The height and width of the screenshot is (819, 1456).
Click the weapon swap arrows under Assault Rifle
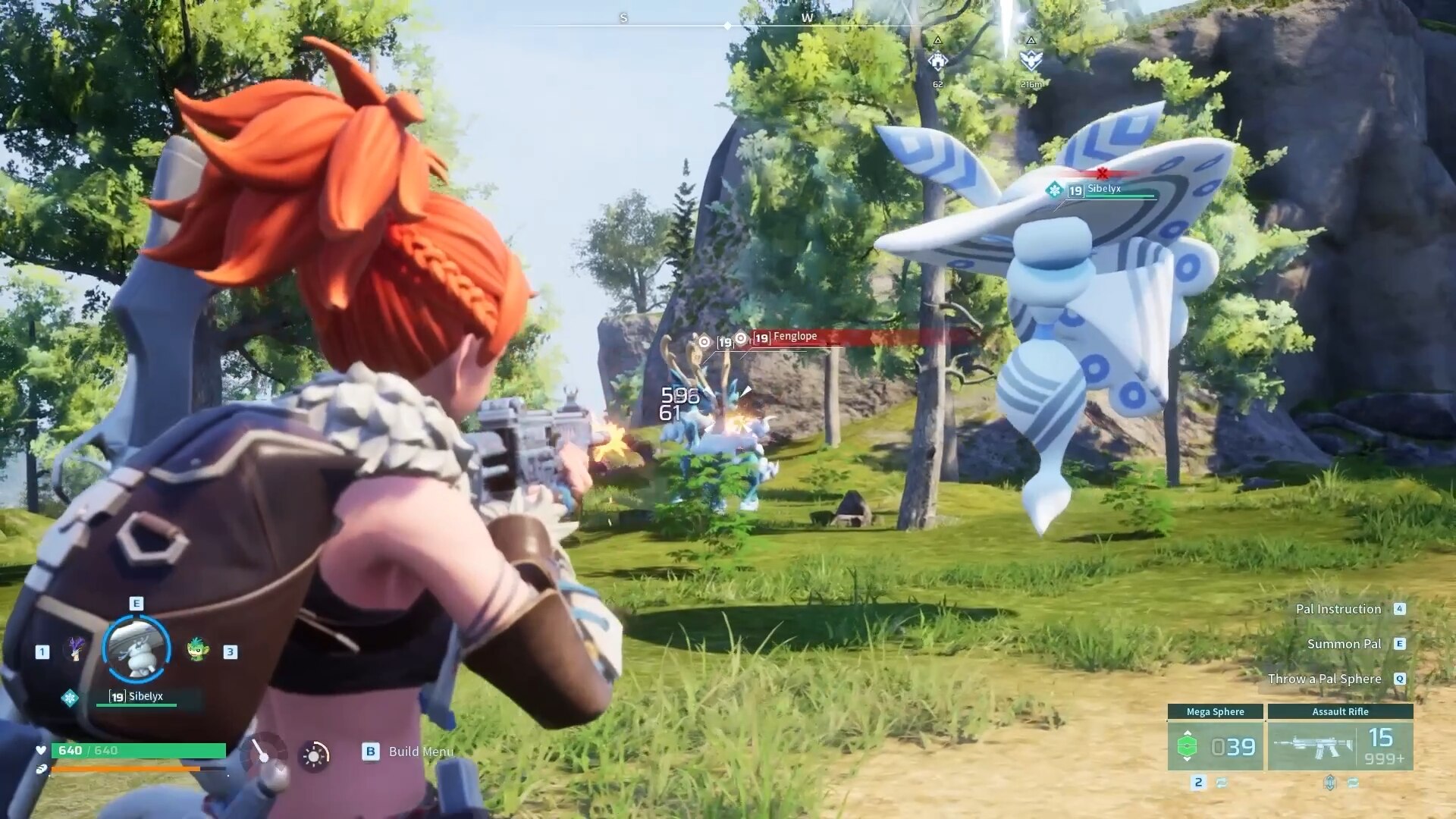[1354, 783]
